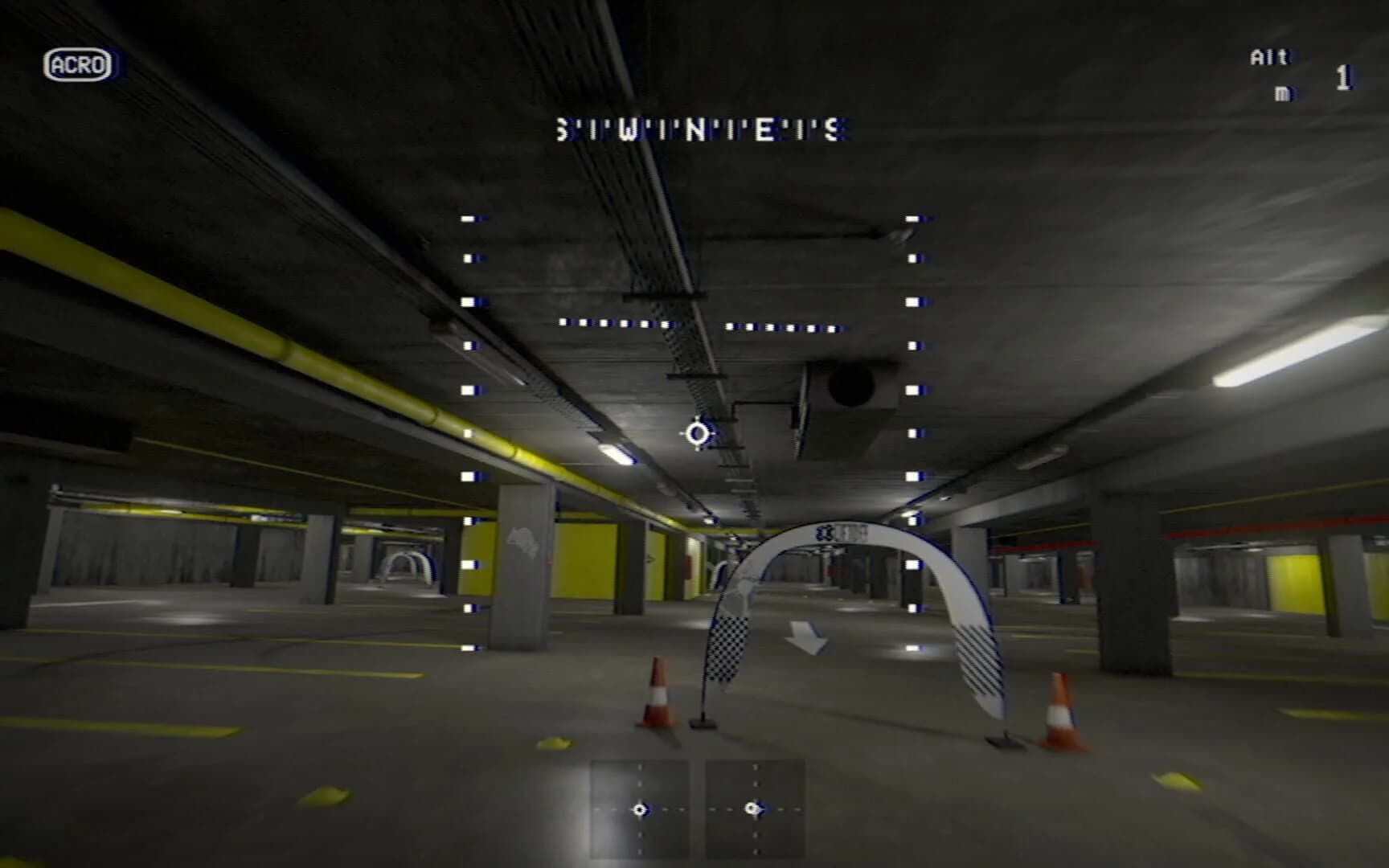Click the left throttle stick indicator
The height and width of the screenshot is (868, 1389).
641,808
